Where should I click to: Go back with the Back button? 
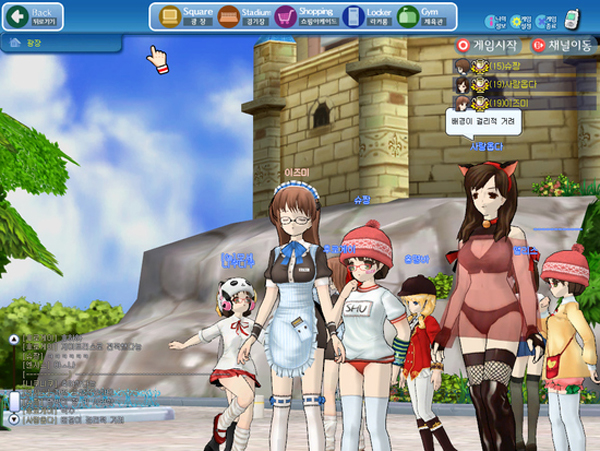pyautogui.click(x=34, y=16)
